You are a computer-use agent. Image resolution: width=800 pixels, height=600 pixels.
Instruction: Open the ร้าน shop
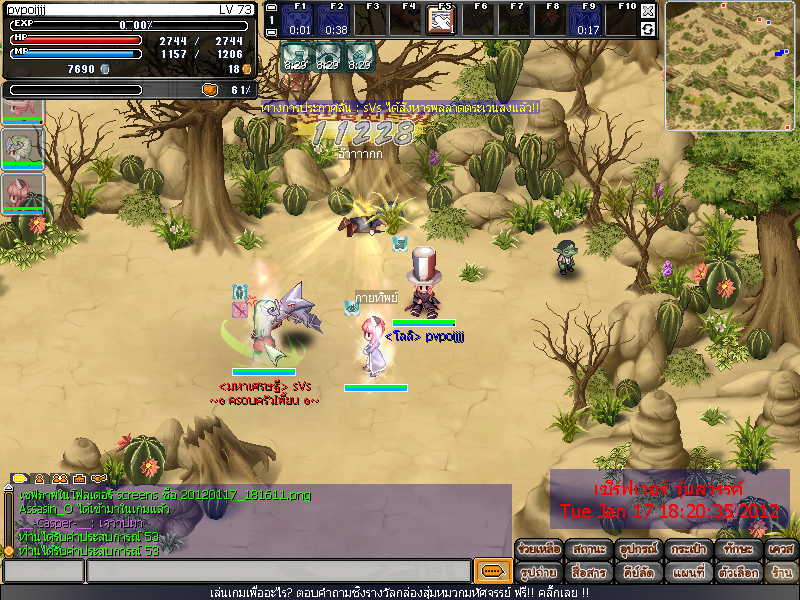point(781,572)
